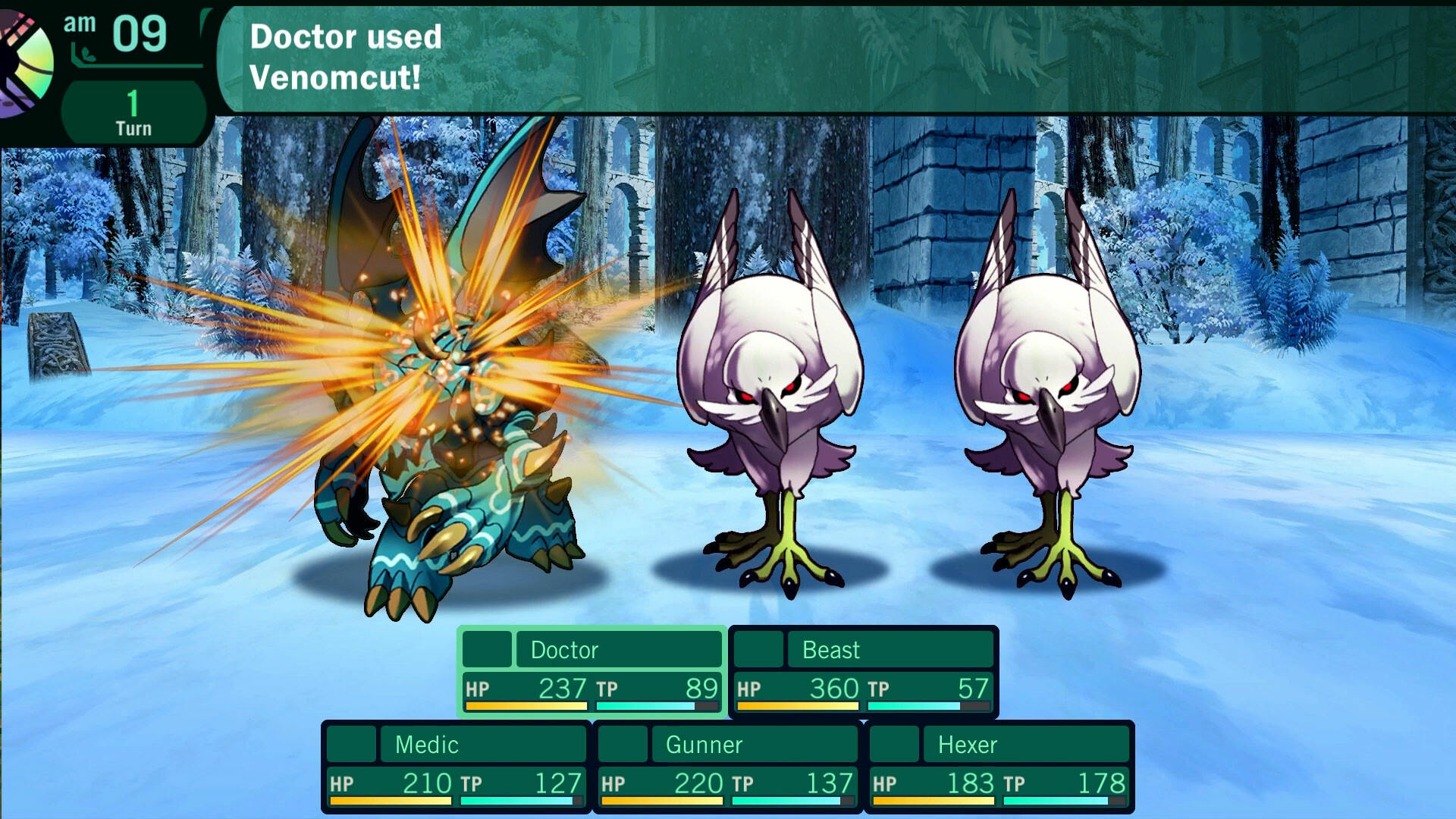This screenshot has height=819, width=1456.
Task: Select the Gunner's portrait slot
Action: 623,745
